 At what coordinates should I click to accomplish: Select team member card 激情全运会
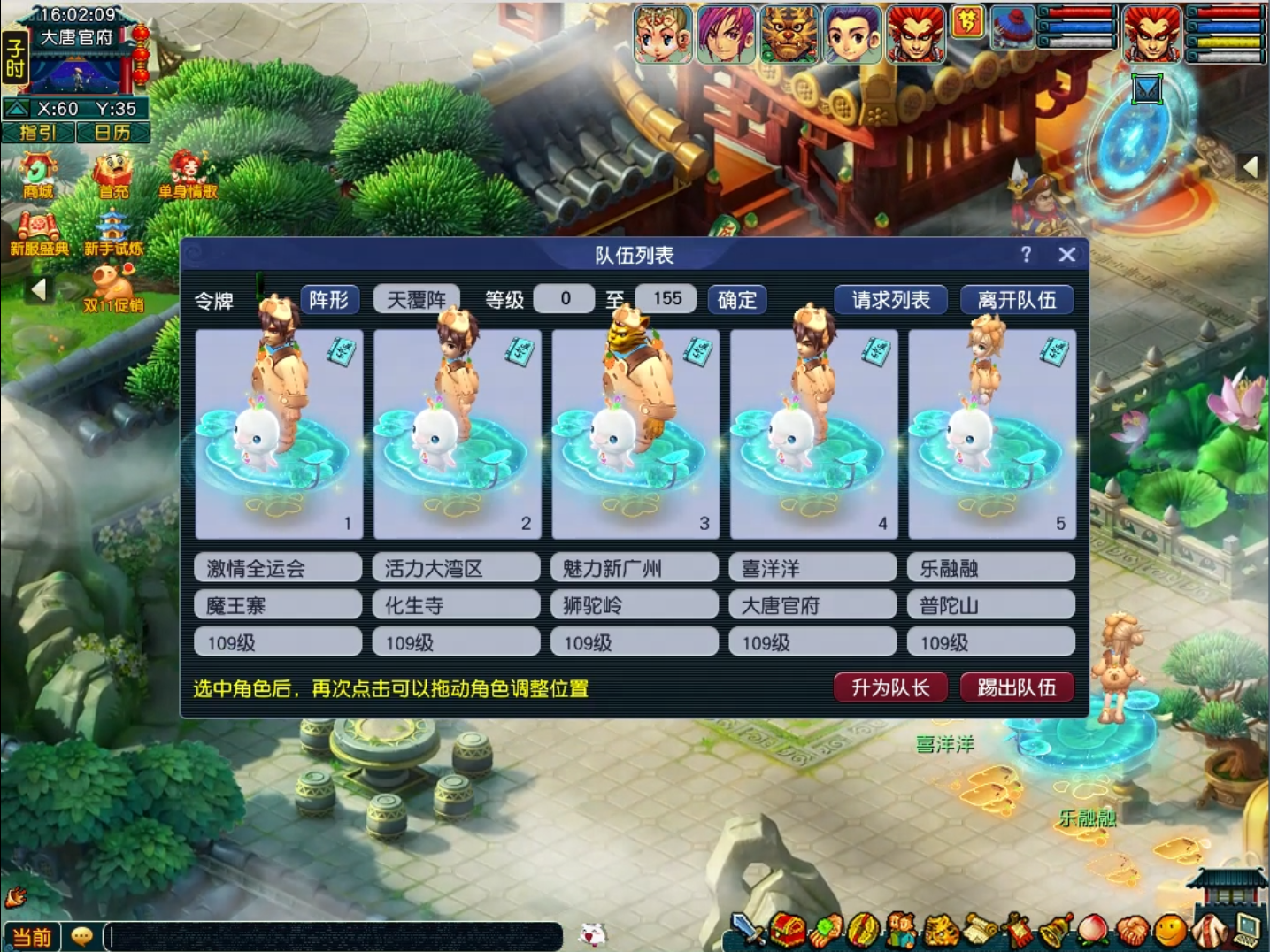click(278, 434)
